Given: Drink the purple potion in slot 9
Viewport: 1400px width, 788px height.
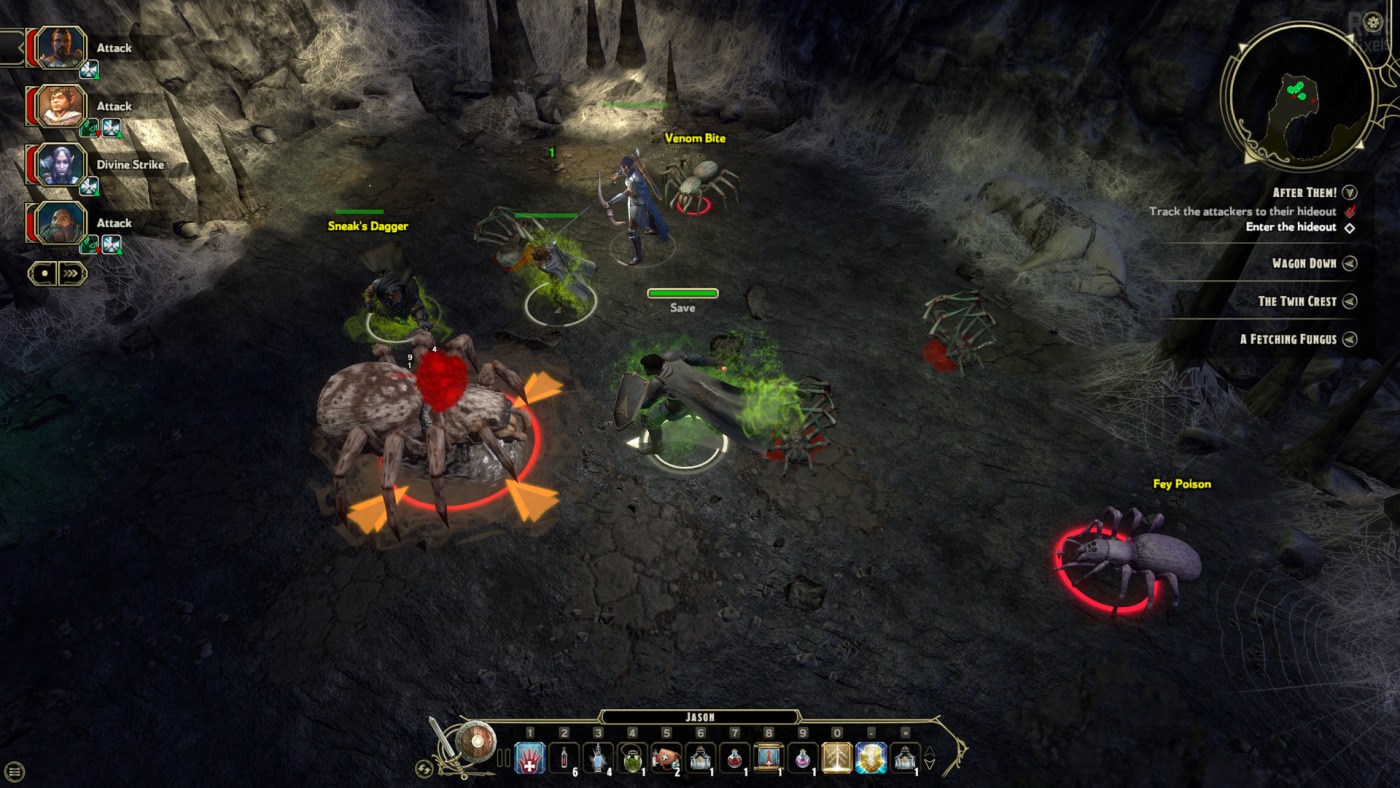Looking at the screenshot, I should 802,758.
